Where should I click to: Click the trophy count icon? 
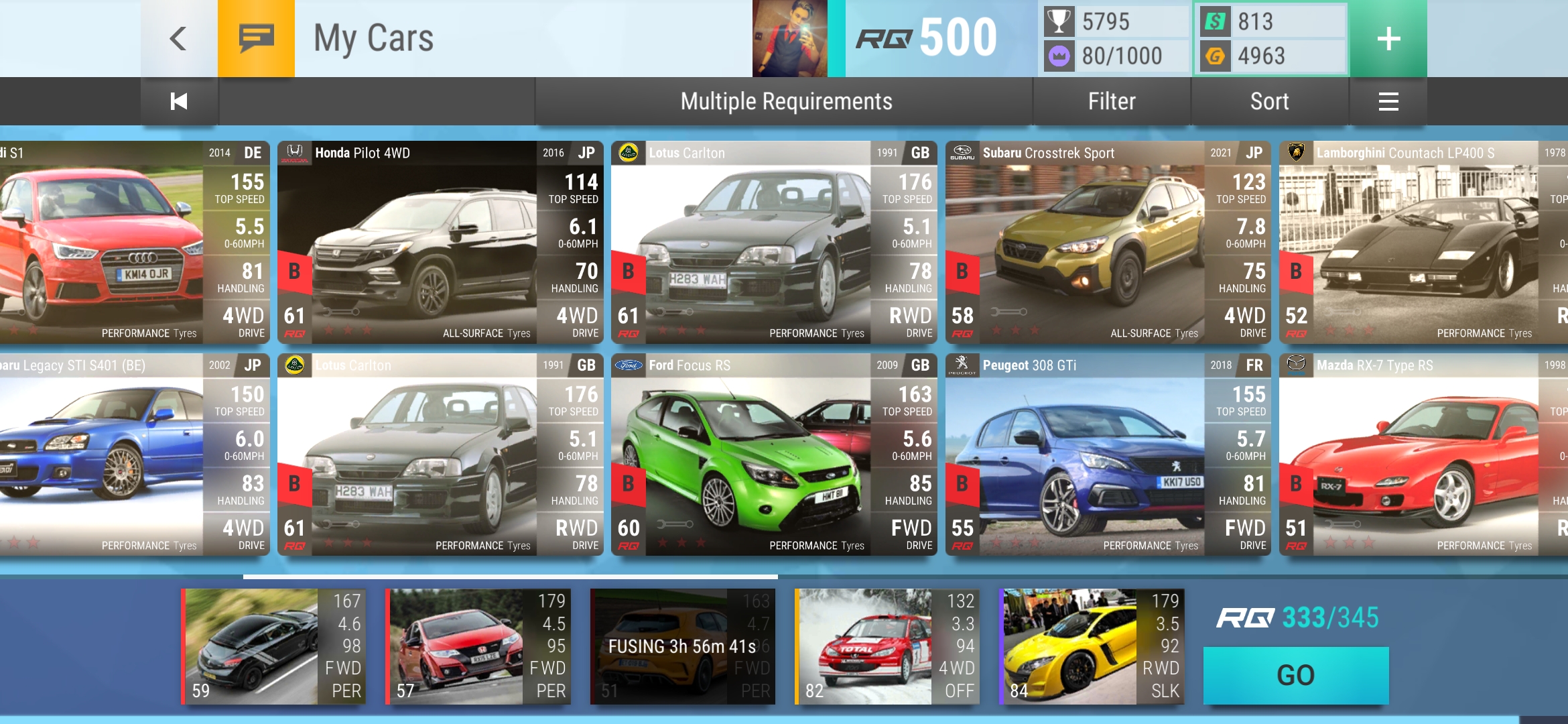1057,21
